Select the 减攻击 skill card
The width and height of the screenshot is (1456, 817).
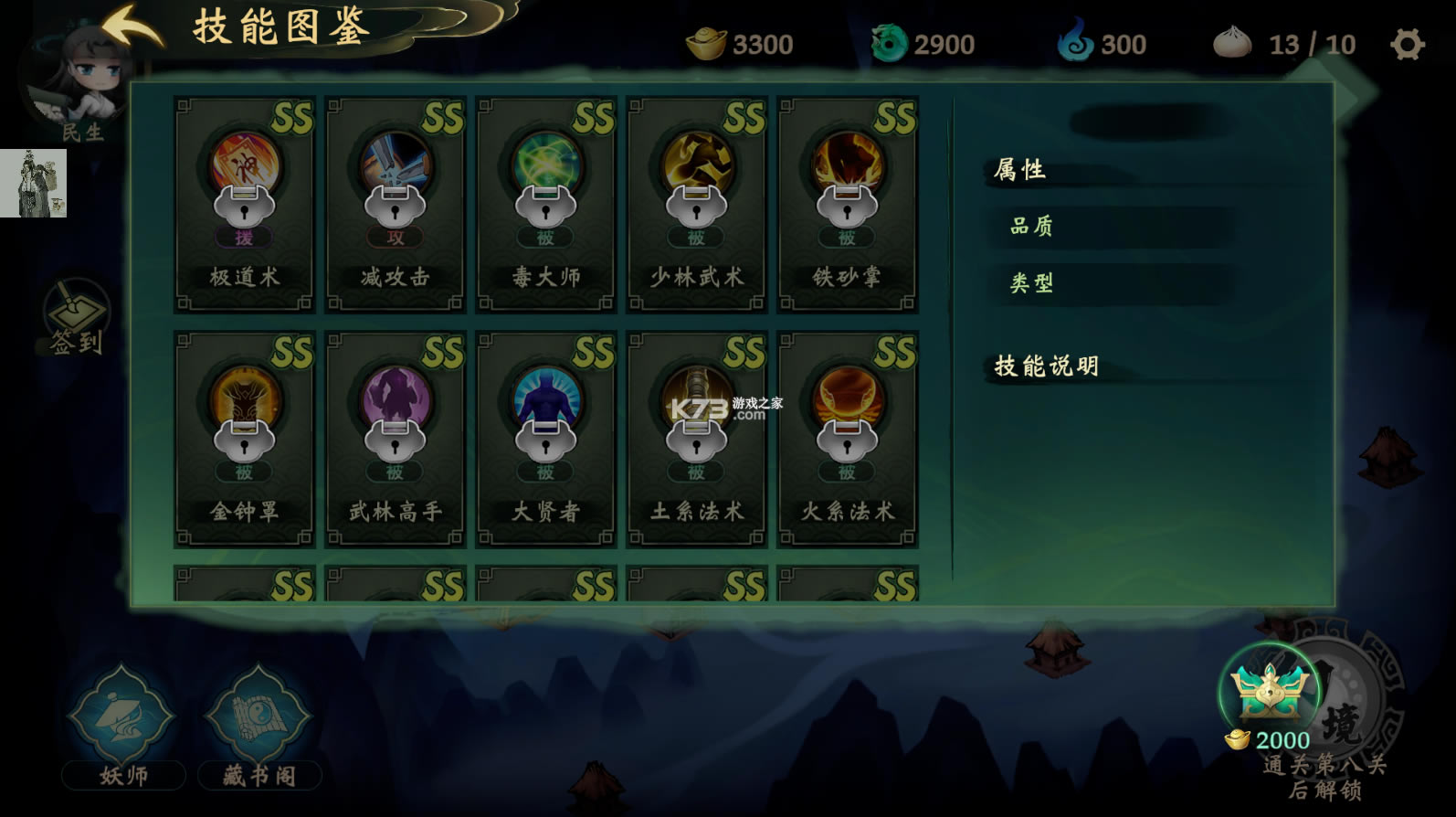coord(396,205)
